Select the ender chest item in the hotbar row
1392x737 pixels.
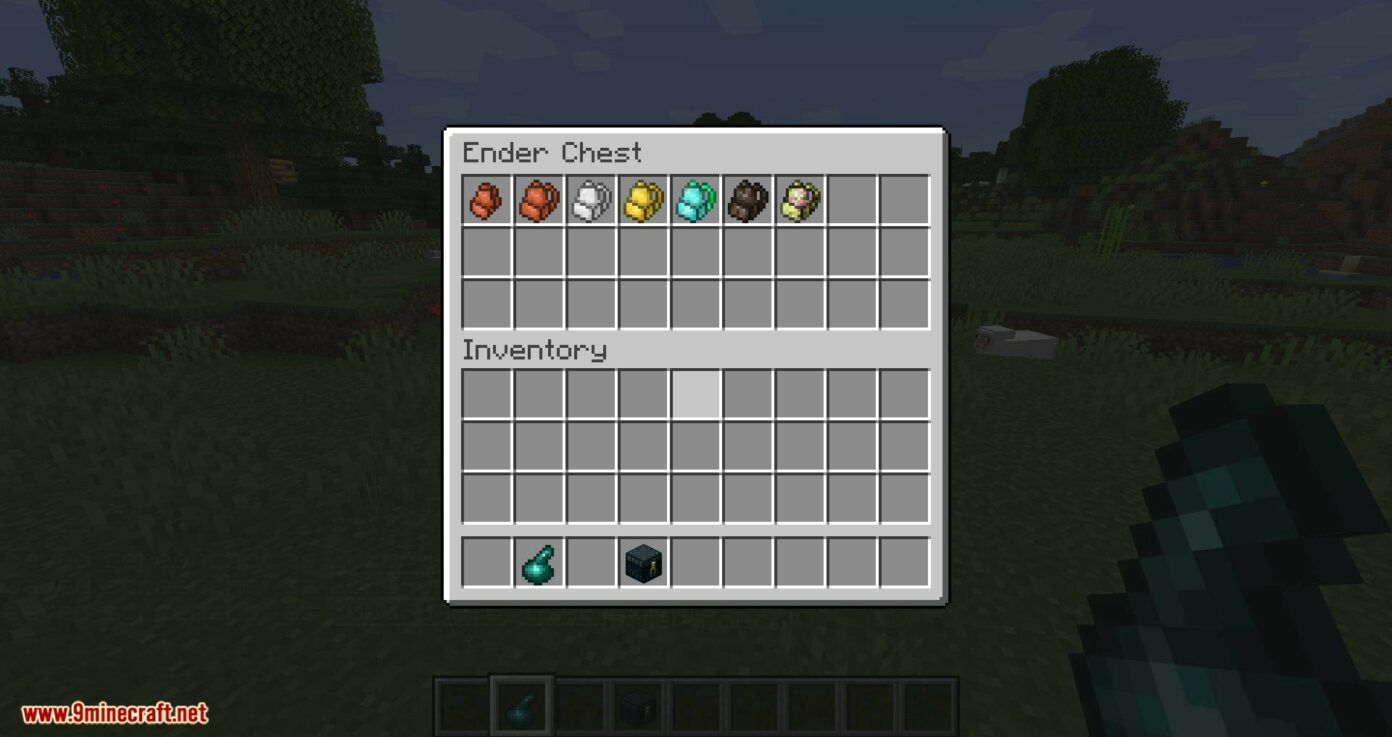tap(642, 562)
